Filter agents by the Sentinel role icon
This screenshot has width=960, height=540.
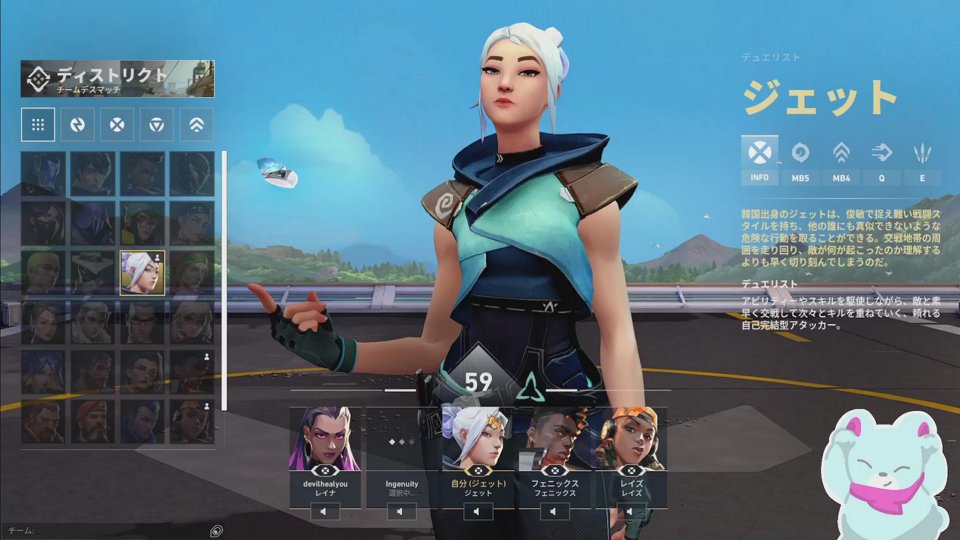[x=157, y=125]
